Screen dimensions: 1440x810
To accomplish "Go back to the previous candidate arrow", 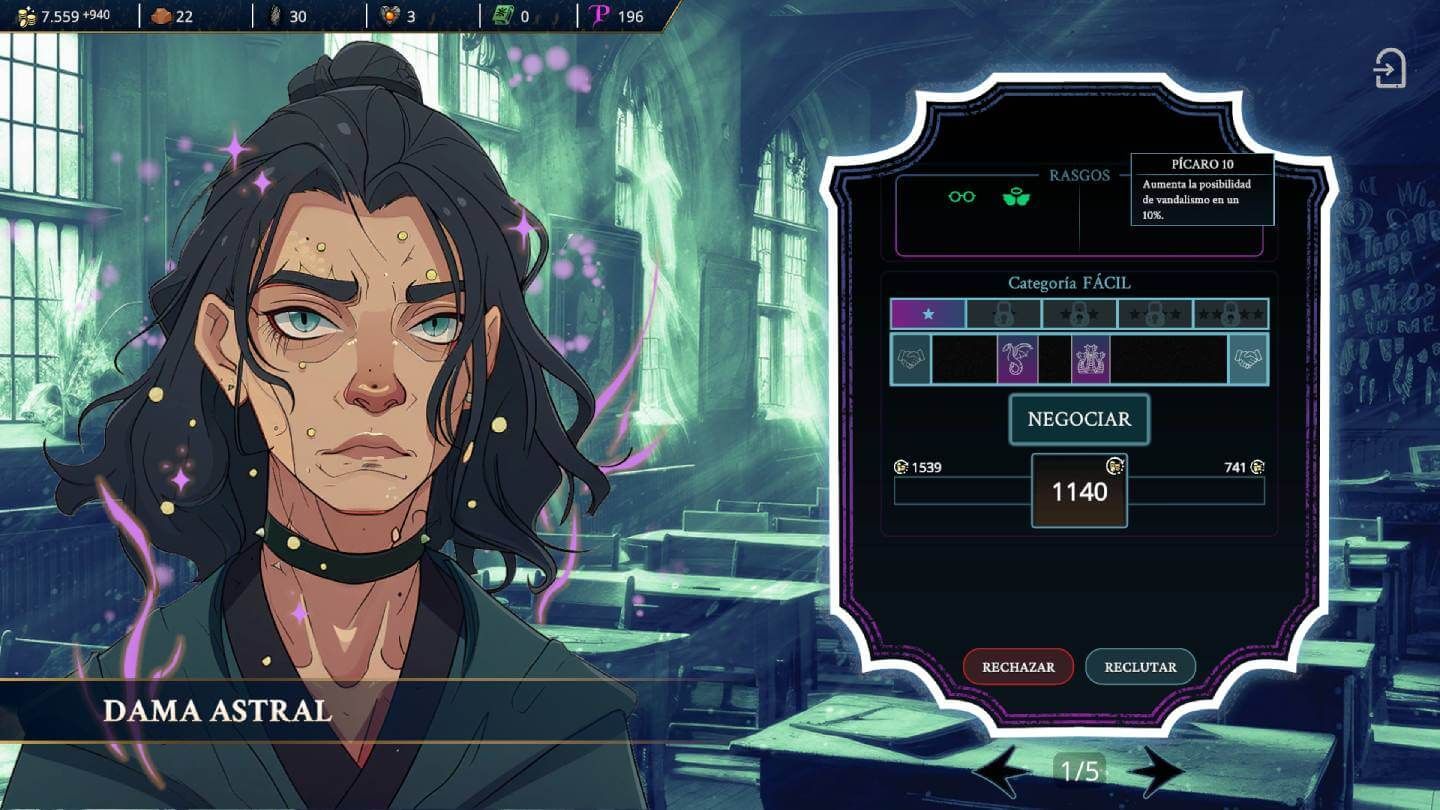I will click(x=1002, y=771).
